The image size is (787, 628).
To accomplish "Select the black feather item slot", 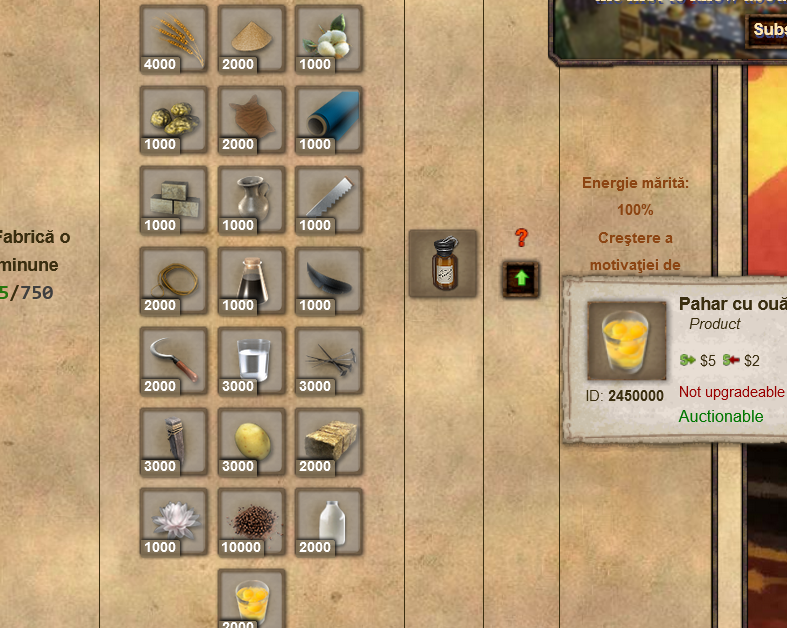I will 329,280.
